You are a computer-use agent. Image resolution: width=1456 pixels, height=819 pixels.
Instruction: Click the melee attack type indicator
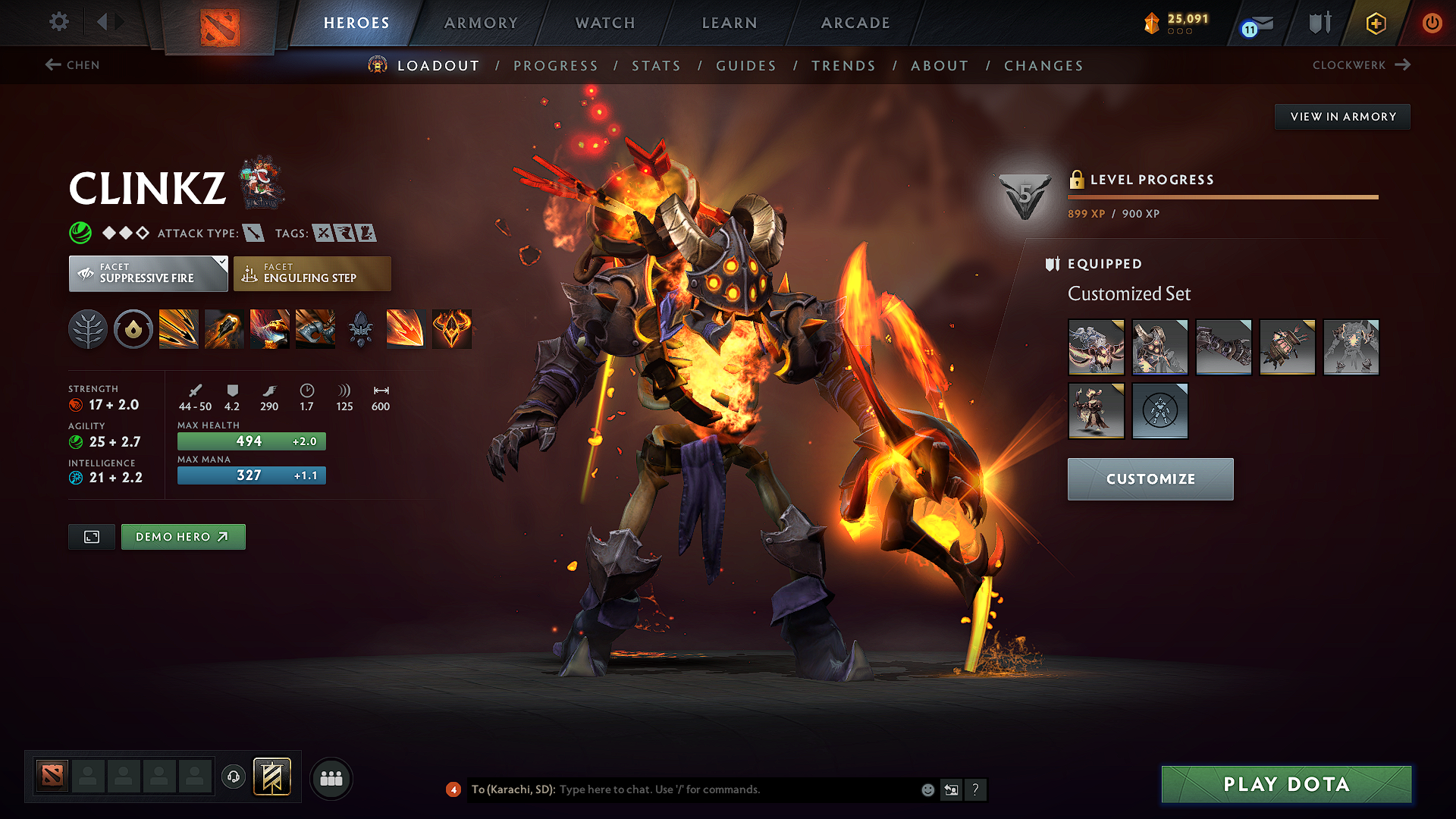pos(253,233)
